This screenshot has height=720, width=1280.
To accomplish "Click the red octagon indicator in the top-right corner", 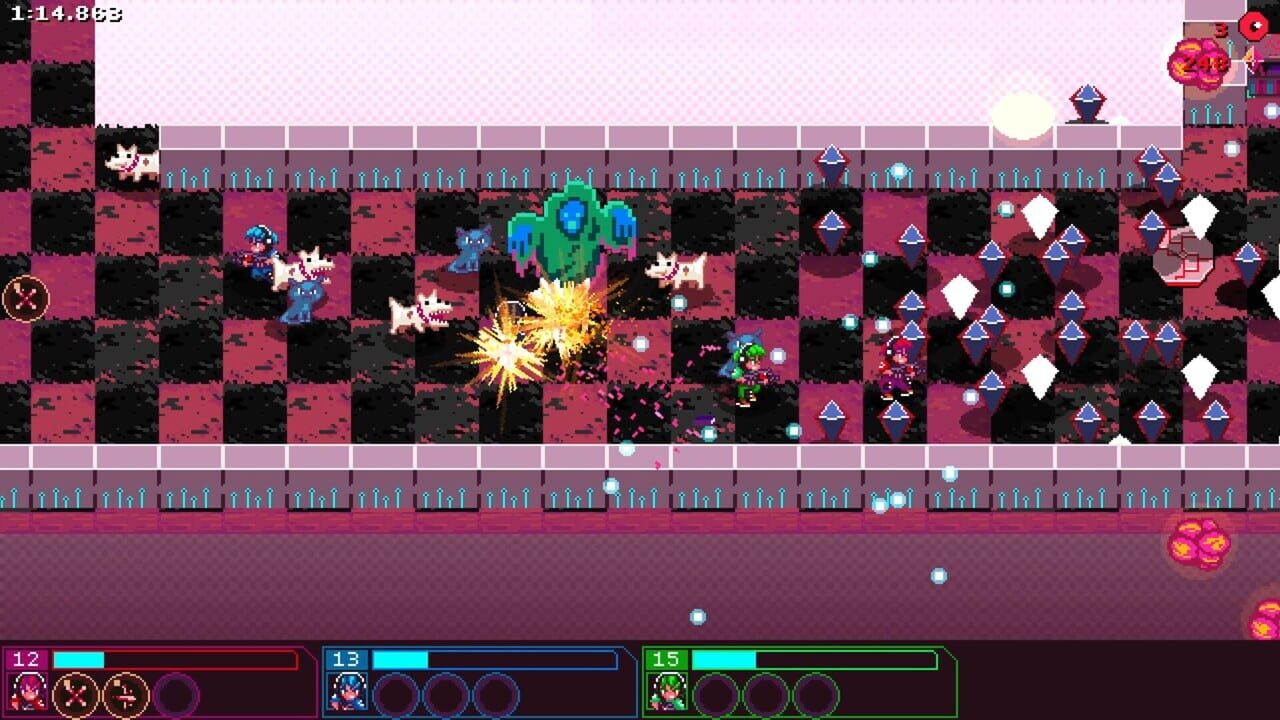I will click(x=1253, y=26).
